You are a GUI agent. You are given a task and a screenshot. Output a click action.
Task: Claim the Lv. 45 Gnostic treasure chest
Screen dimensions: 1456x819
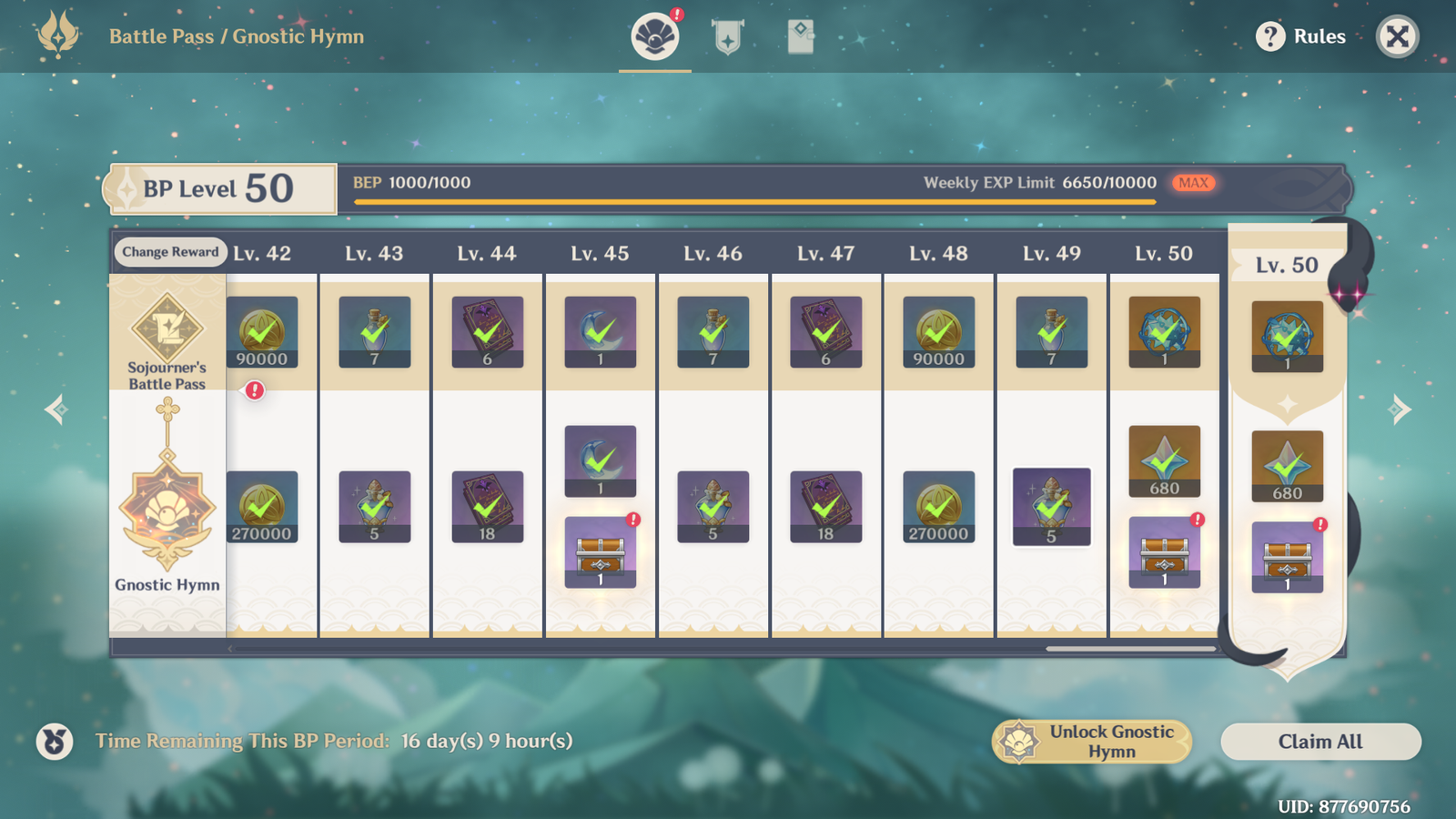(x=601, y=552)
